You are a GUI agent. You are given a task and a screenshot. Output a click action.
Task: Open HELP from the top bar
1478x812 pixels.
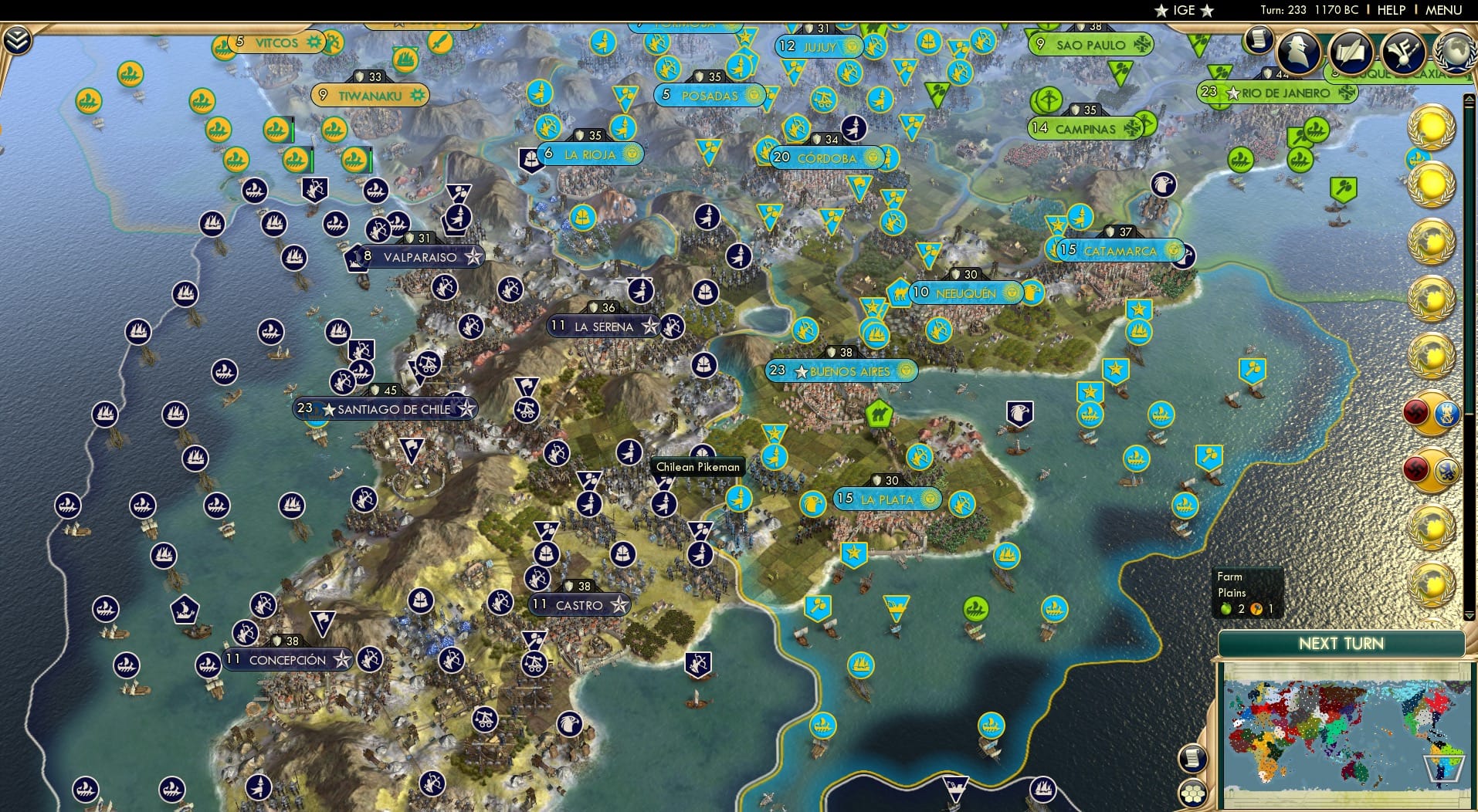click(x=1392, y=10)
